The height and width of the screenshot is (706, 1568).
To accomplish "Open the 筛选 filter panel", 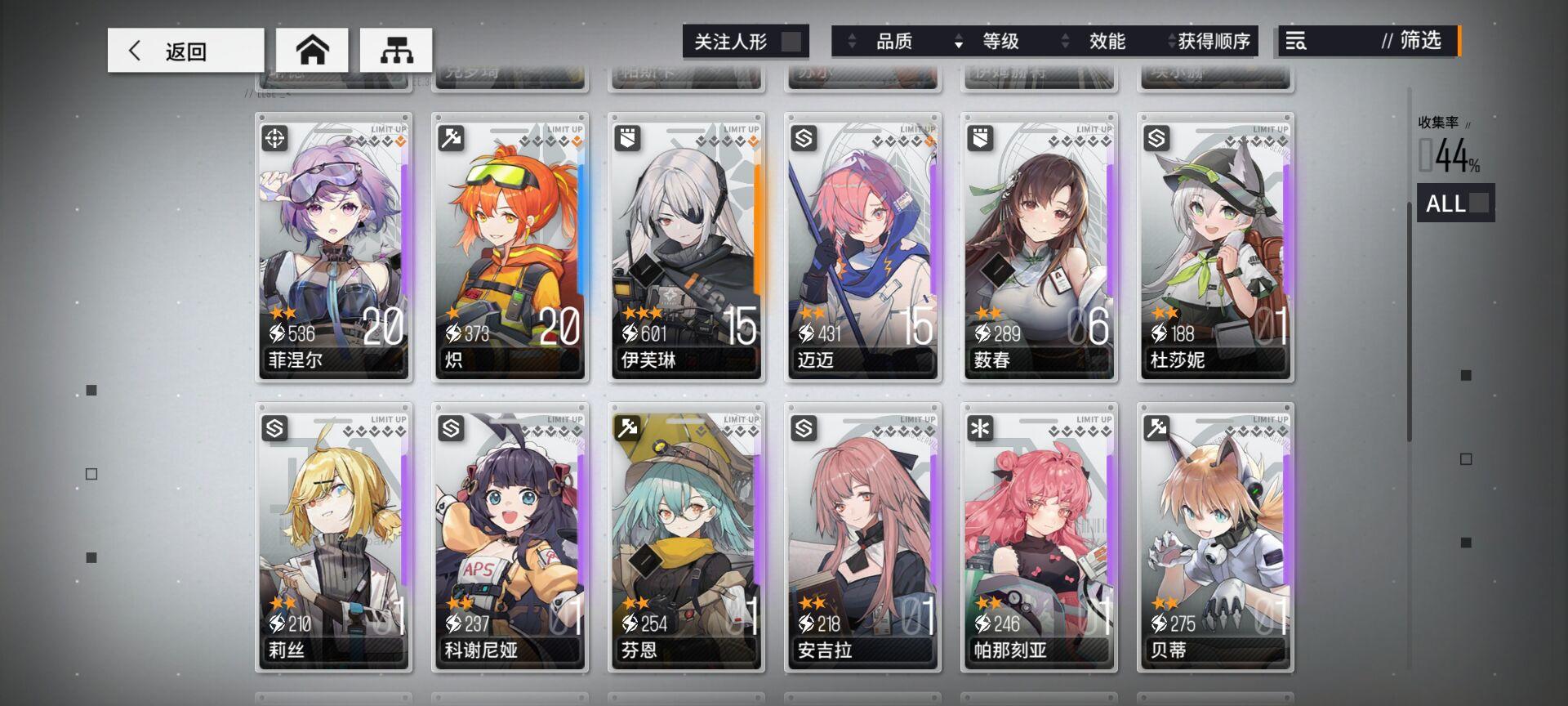I will click(x=1416, y=41).
